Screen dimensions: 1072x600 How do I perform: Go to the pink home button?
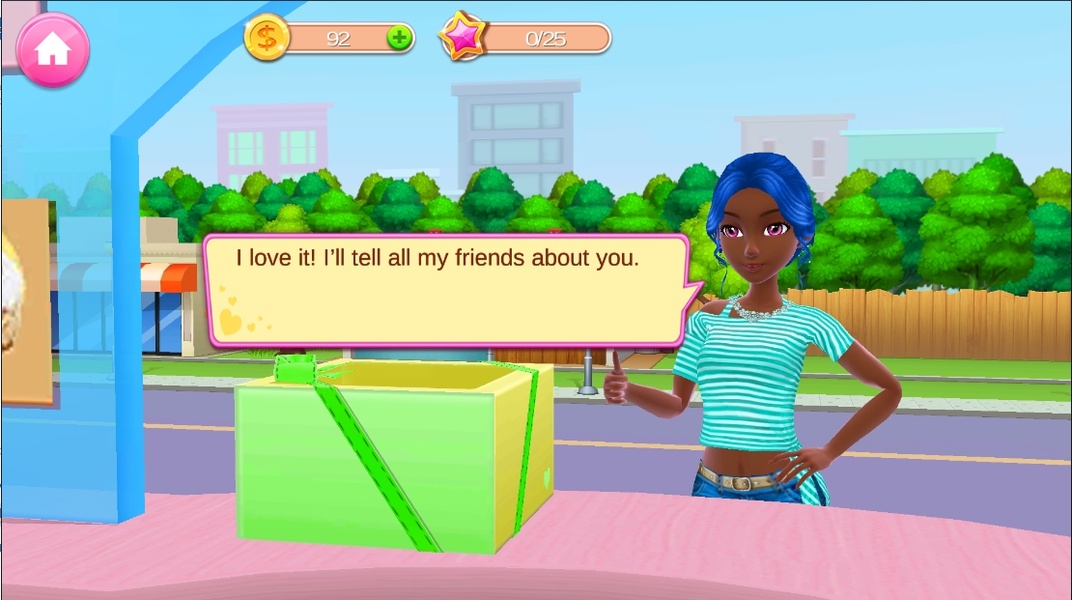click(x=52, y=50)
